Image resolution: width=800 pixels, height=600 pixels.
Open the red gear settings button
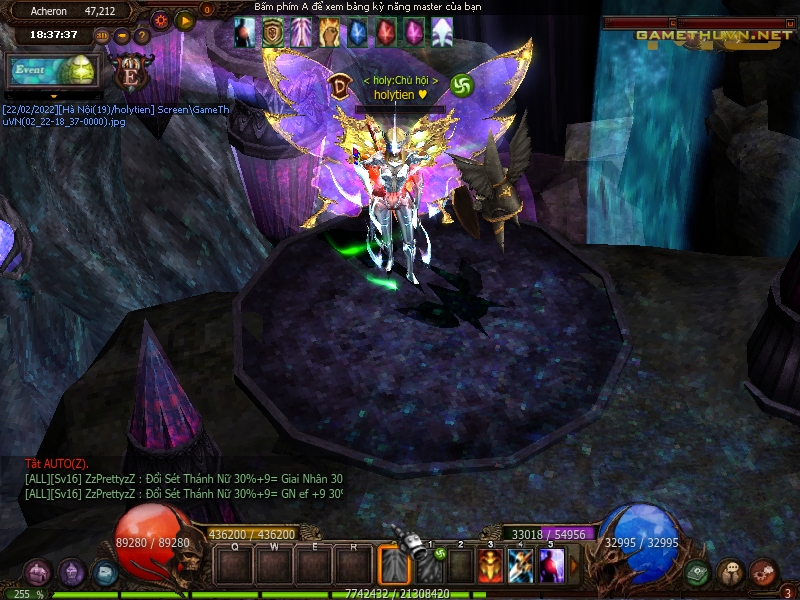pyautogui.click(x=161, y=19)
